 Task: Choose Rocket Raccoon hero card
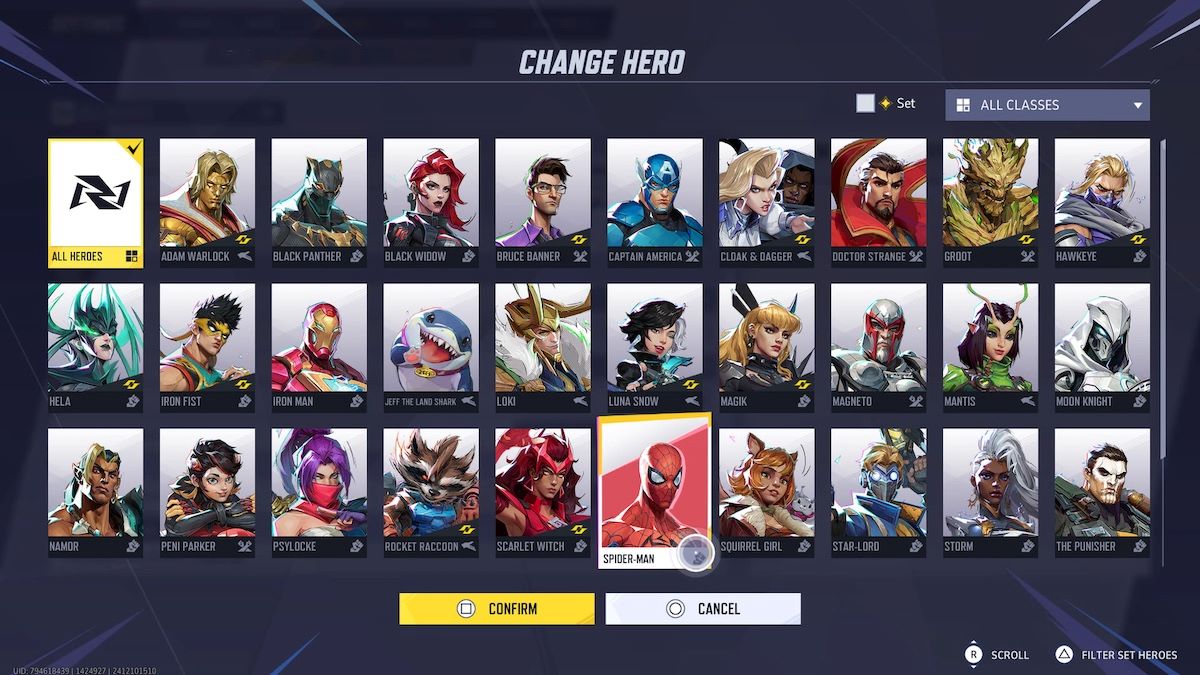(431, 493)
